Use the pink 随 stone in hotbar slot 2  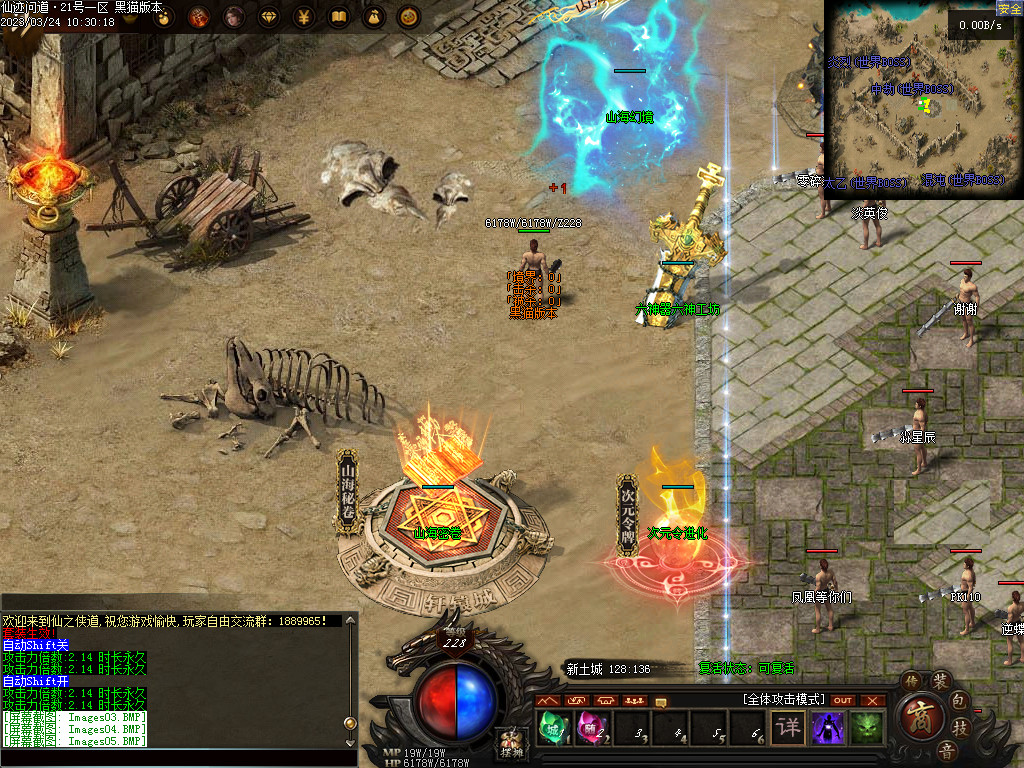click(592, 727)
